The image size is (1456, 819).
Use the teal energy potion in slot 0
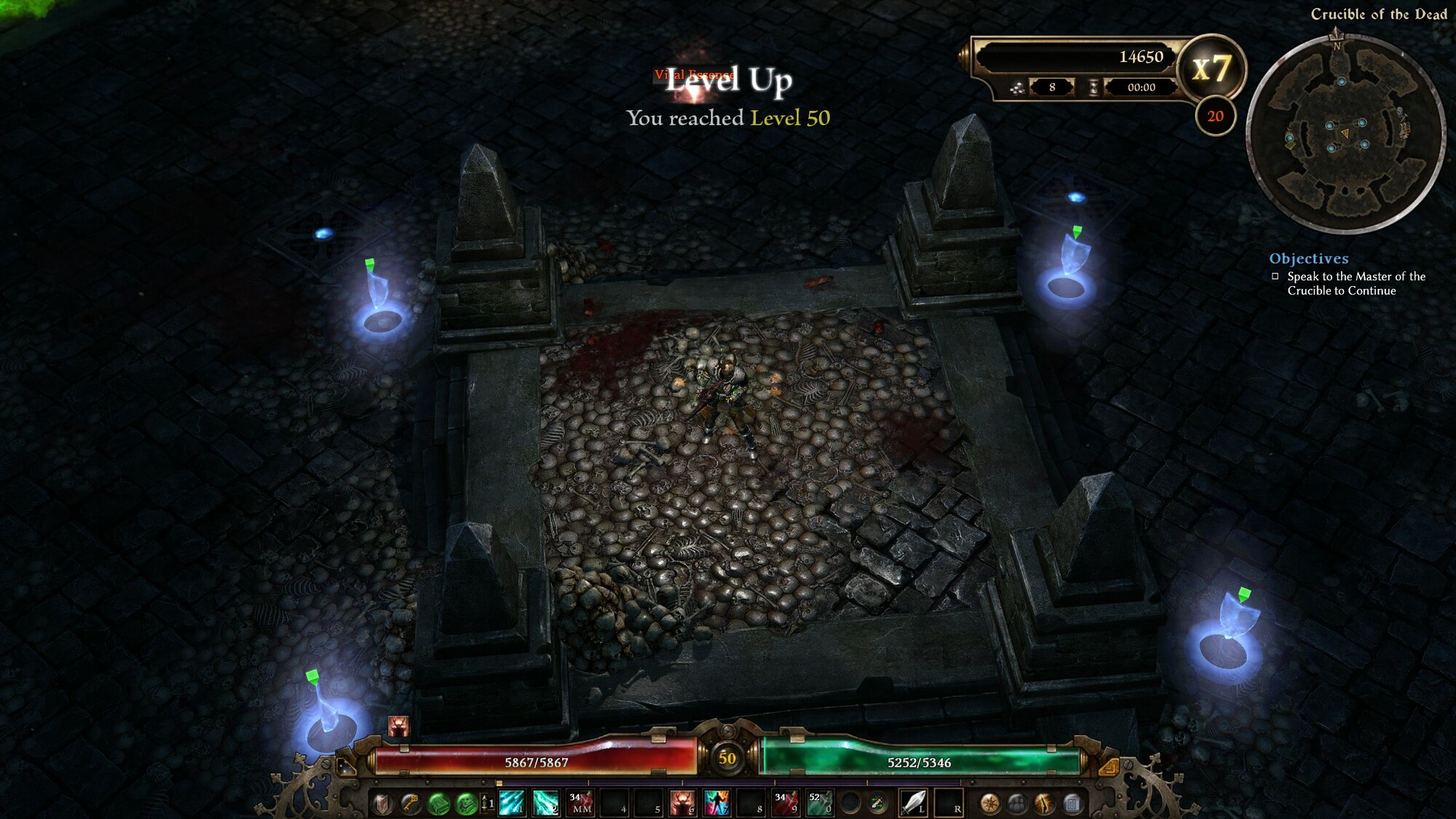tap(820, 803)
